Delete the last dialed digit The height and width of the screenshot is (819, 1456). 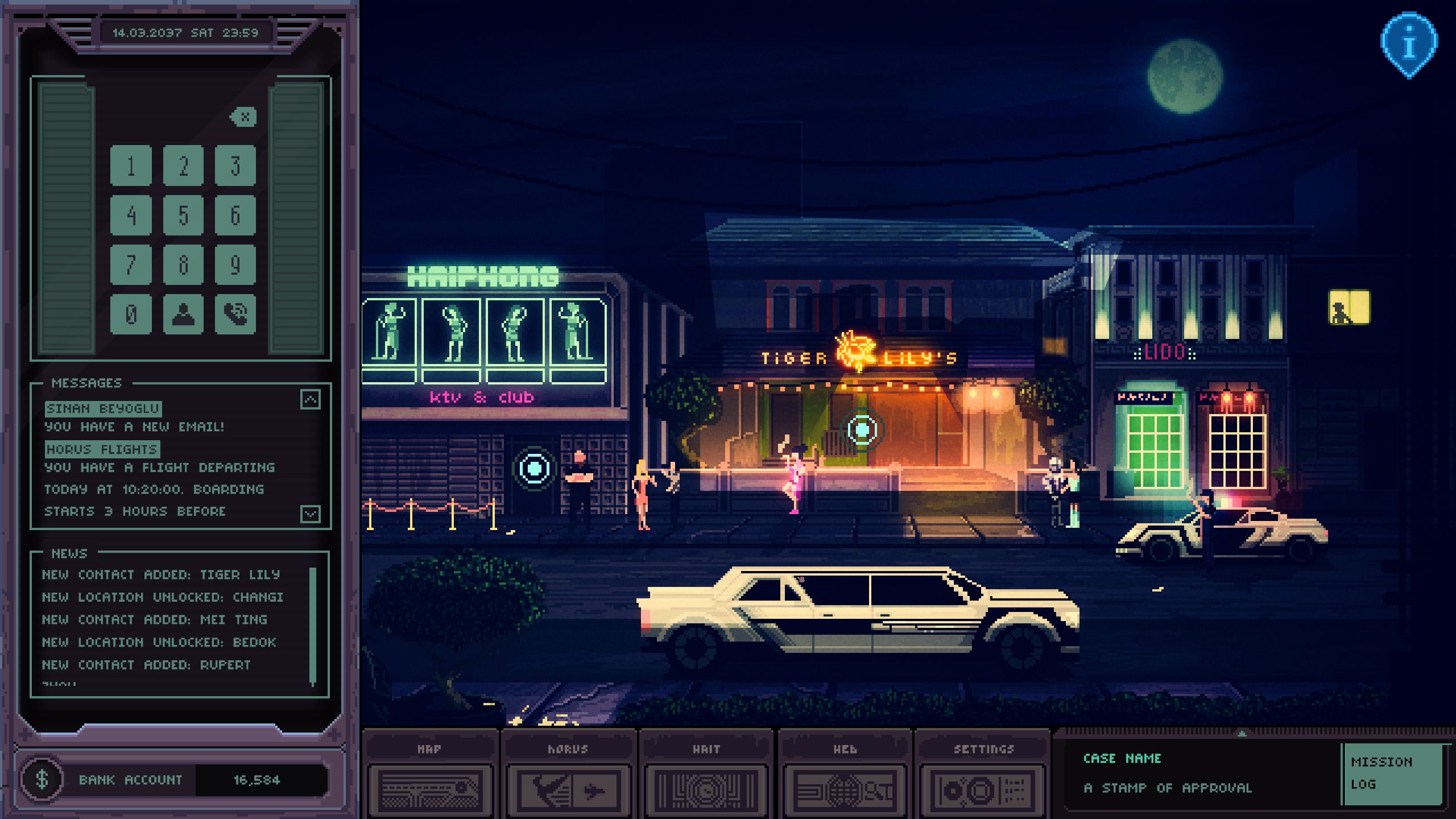pos(244,117)
